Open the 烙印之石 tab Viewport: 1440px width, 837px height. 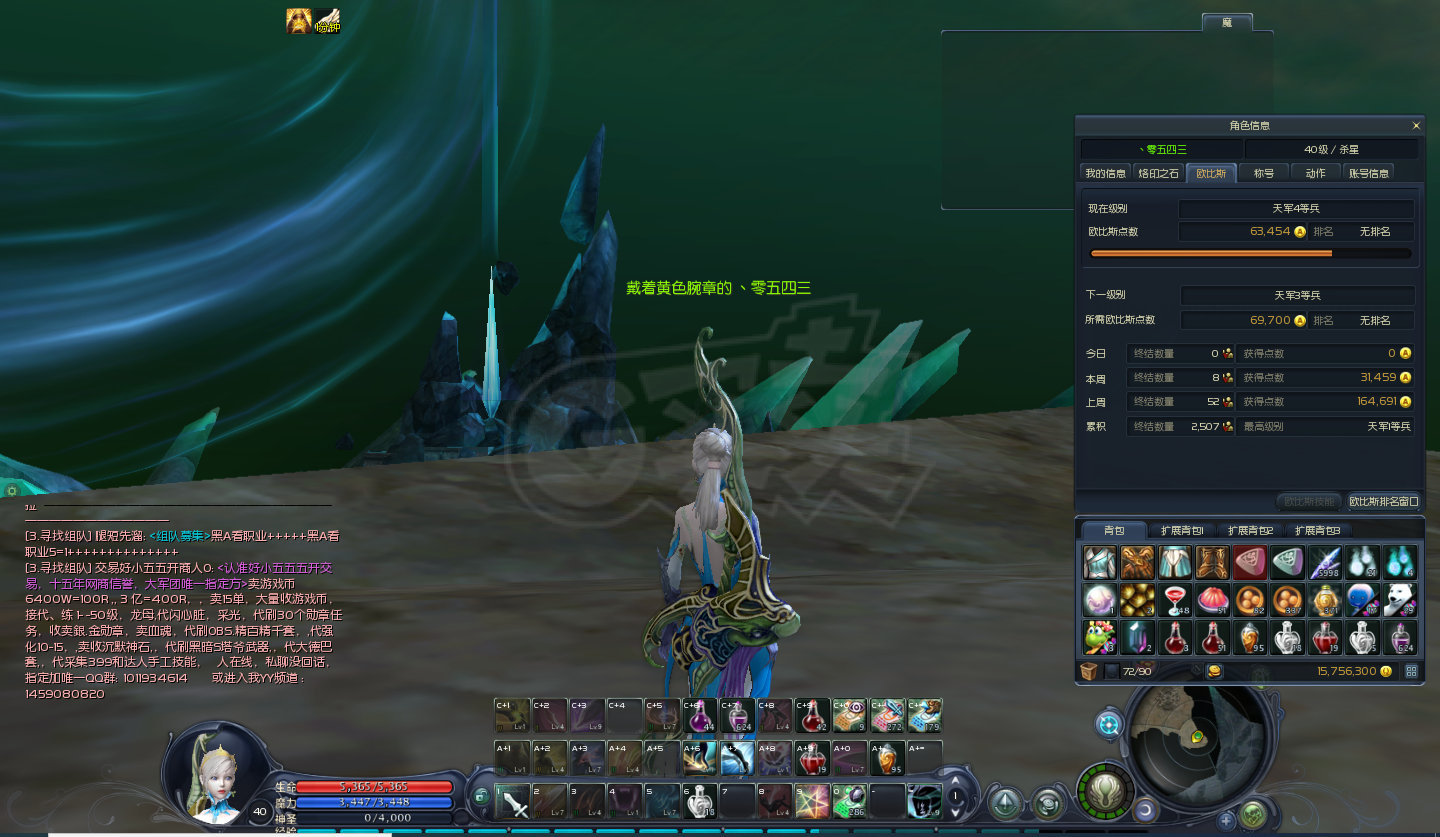[x=1158, y=173]
